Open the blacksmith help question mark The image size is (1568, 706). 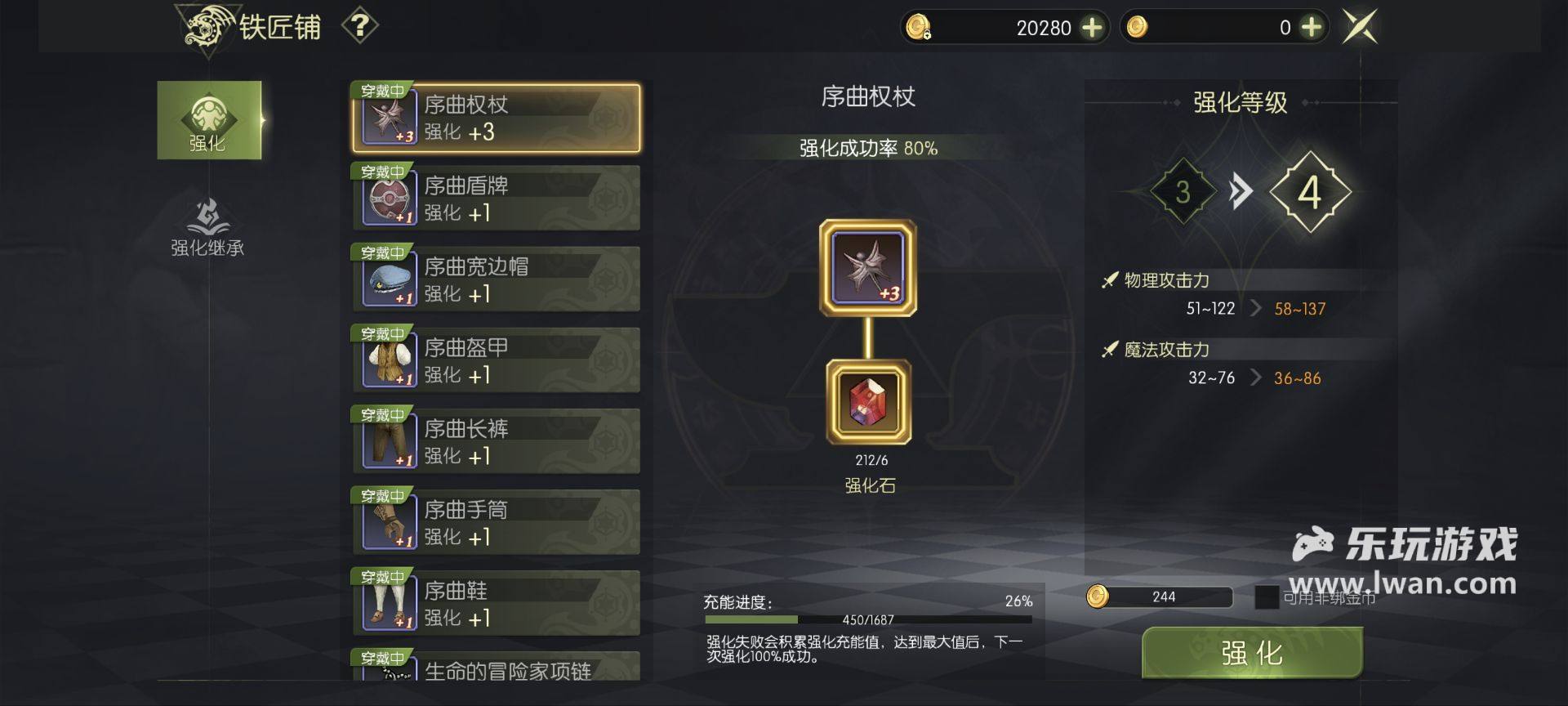click(x=359, y=26)
